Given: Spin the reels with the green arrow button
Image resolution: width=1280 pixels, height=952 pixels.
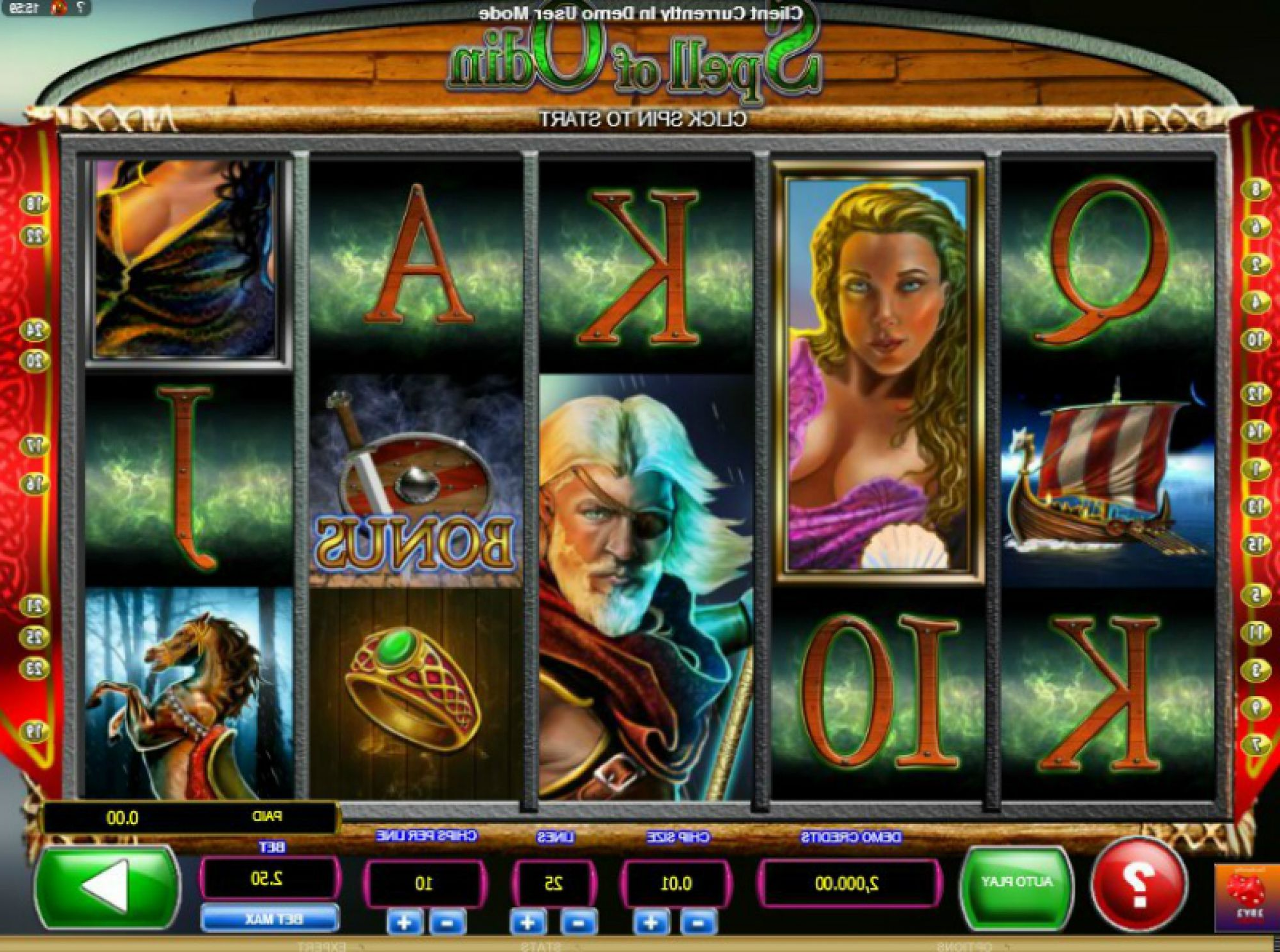Looking at the screenshot, I should pyautogui.click(x=106, y=887).
